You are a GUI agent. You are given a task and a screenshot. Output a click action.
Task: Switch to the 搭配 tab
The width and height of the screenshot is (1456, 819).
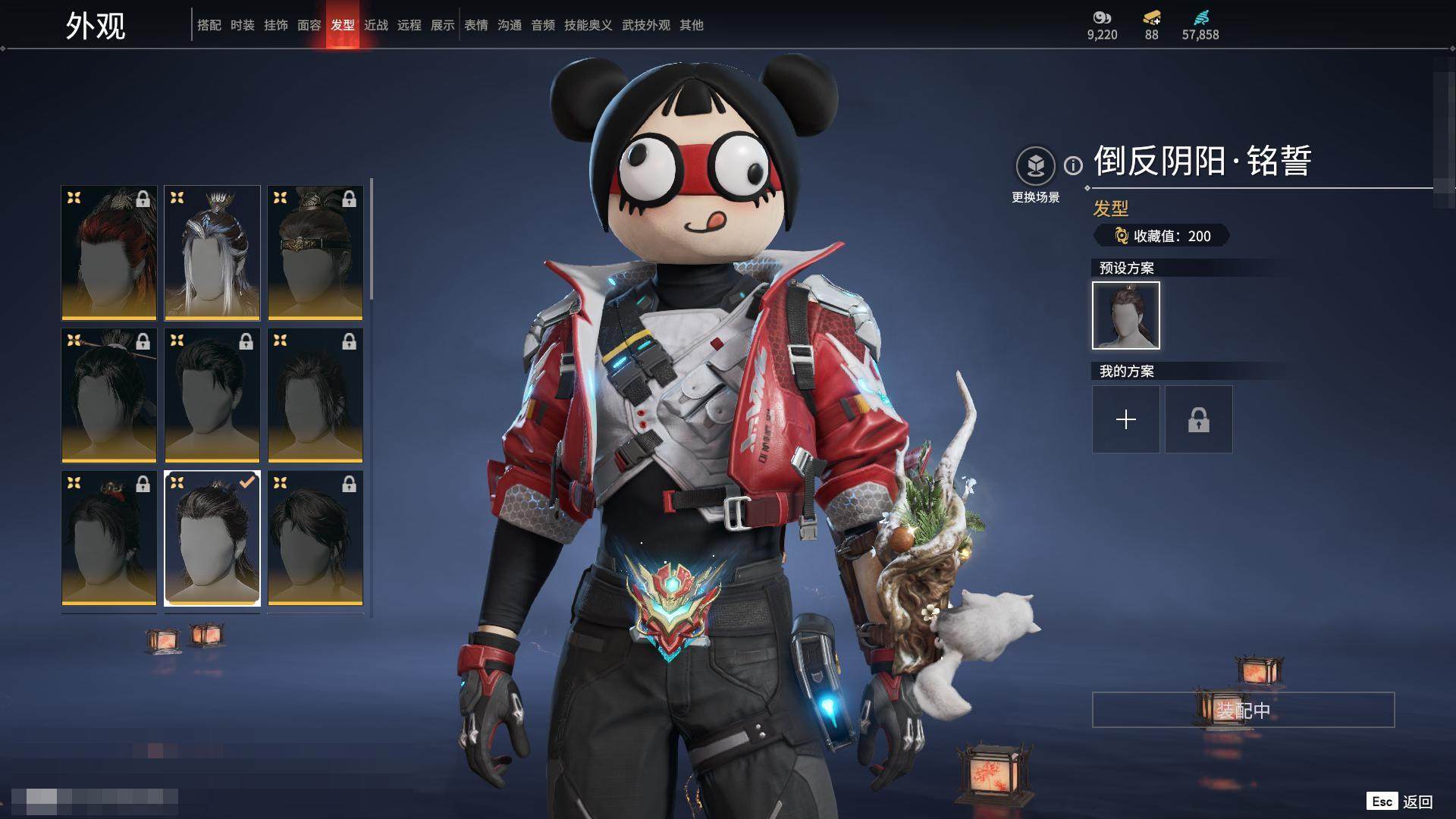pos(209,25)
